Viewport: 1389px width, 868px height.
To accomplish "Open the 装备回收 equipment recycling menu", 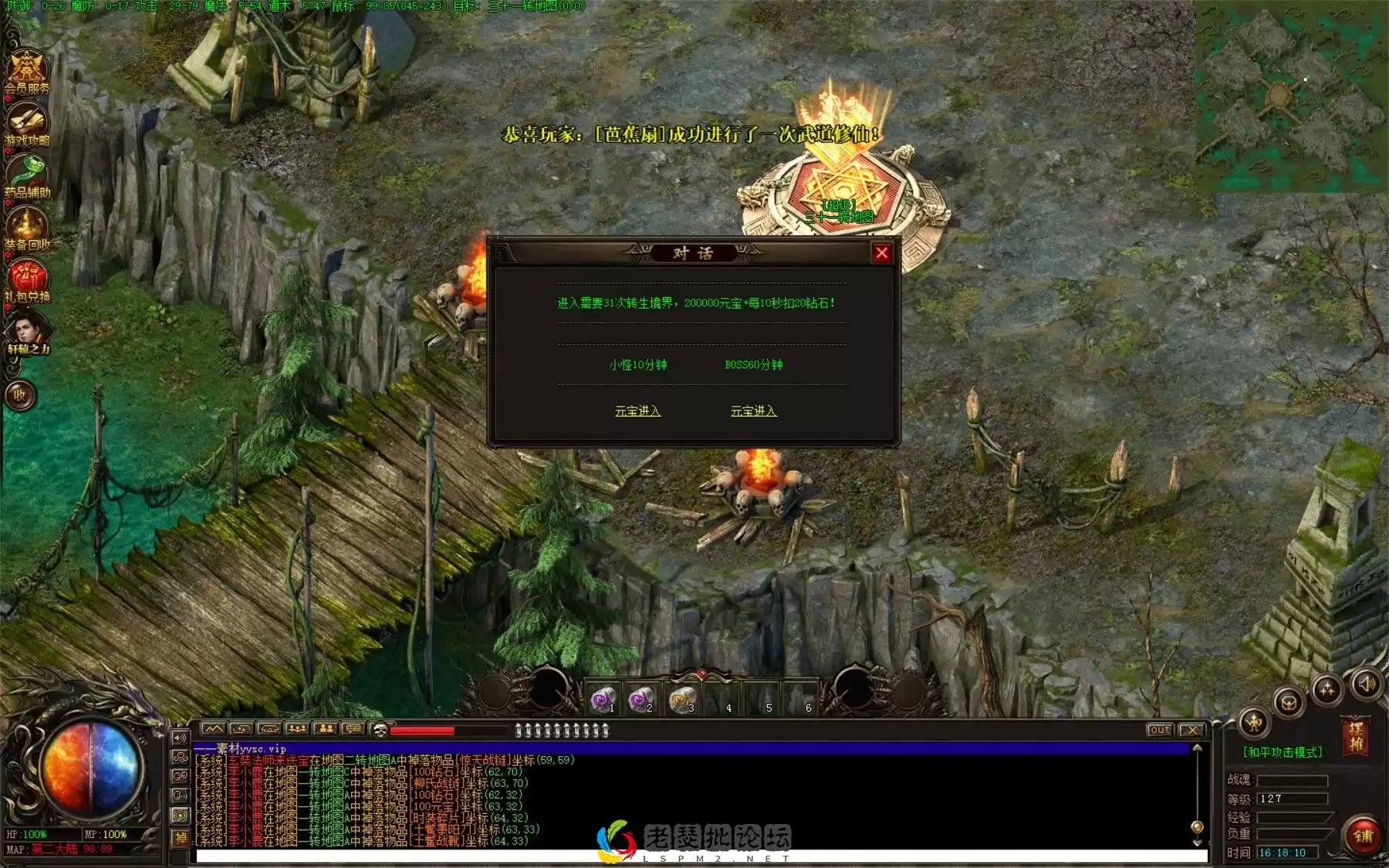I will tap(27, 227).
